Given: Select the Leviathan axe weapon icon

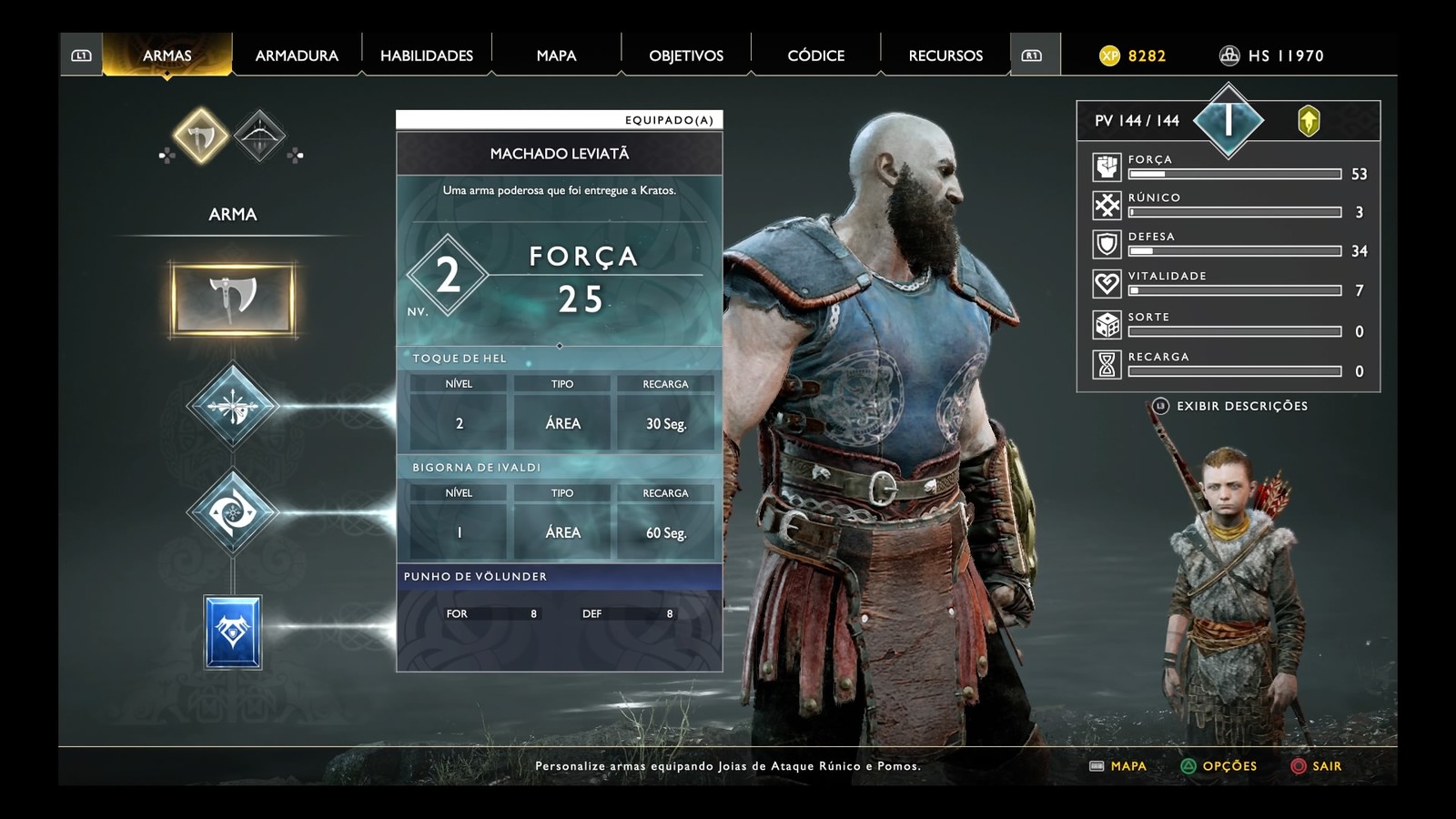Looking at the screenshot, I should [200, 136].
